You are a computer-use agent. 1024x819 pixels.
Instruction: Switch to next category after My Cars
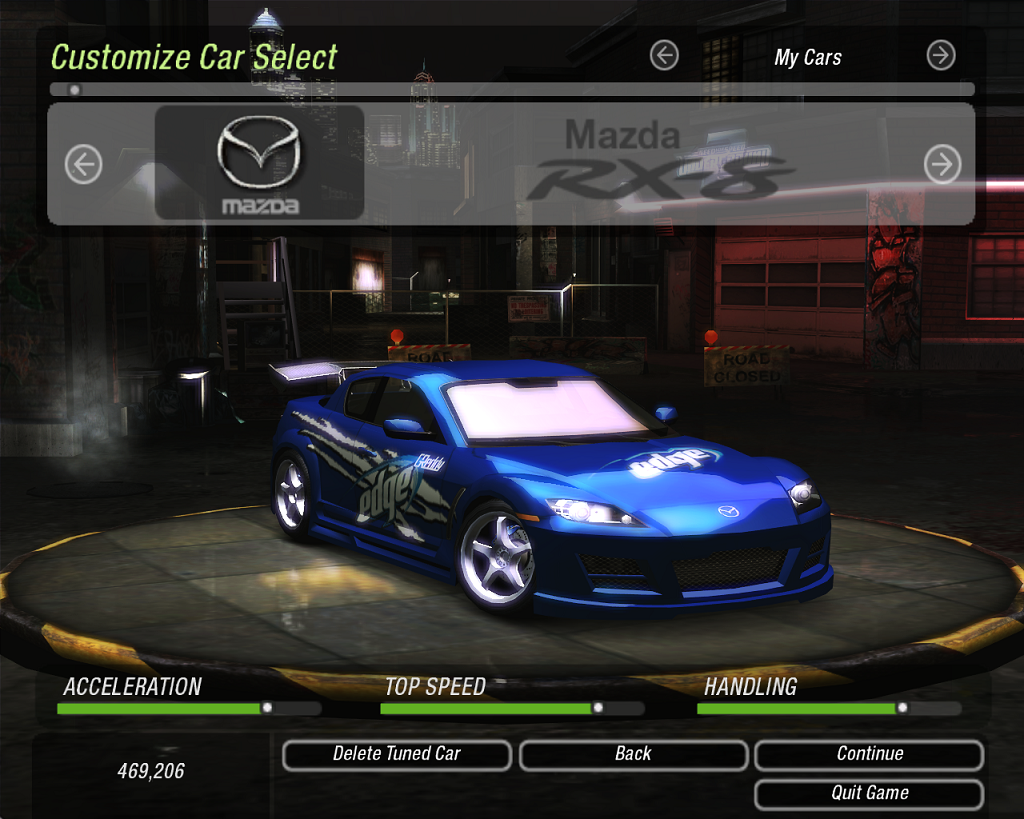(941, 56)
